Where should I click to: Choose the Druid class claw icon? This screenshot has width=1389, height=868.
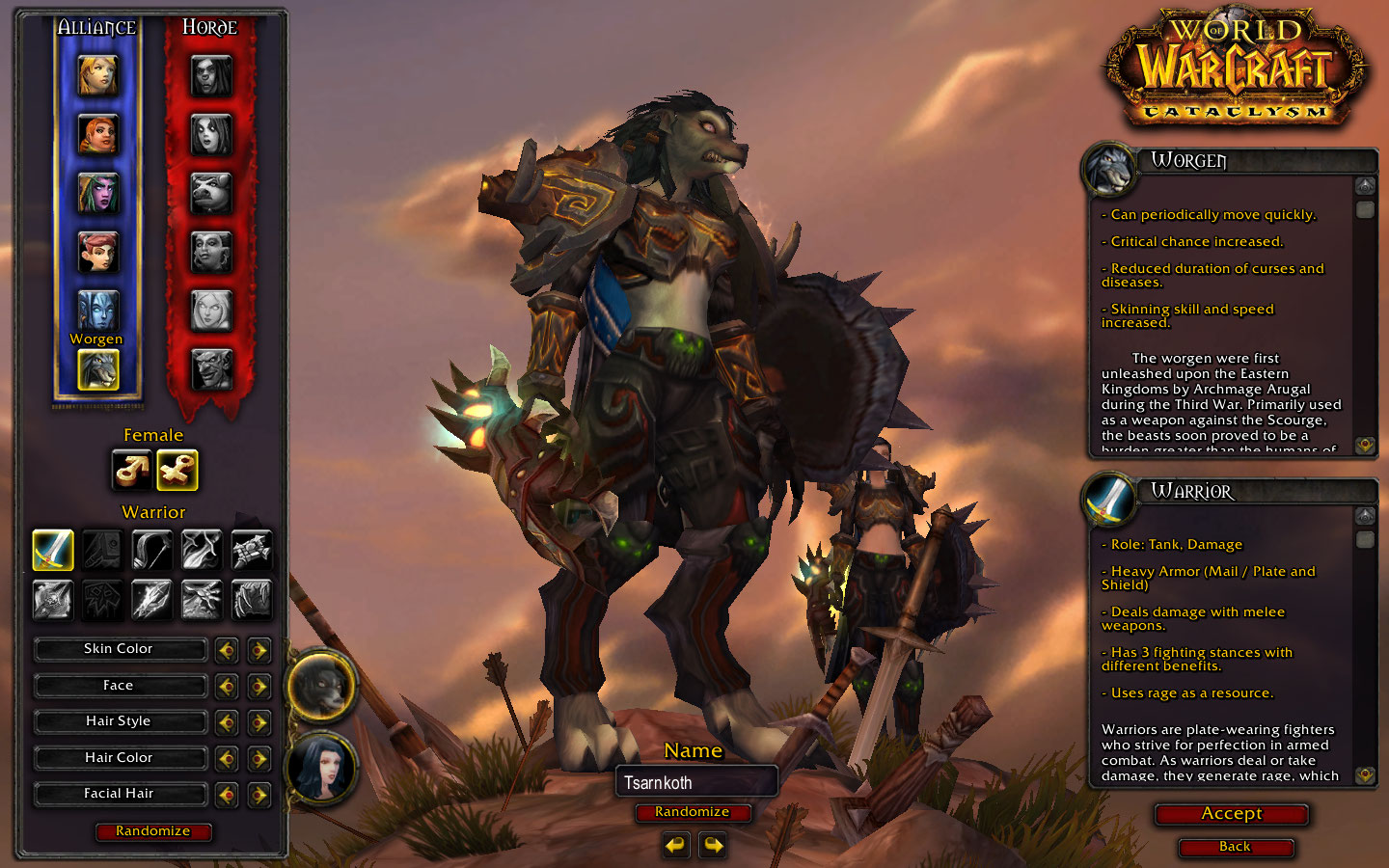click(252, 599)
